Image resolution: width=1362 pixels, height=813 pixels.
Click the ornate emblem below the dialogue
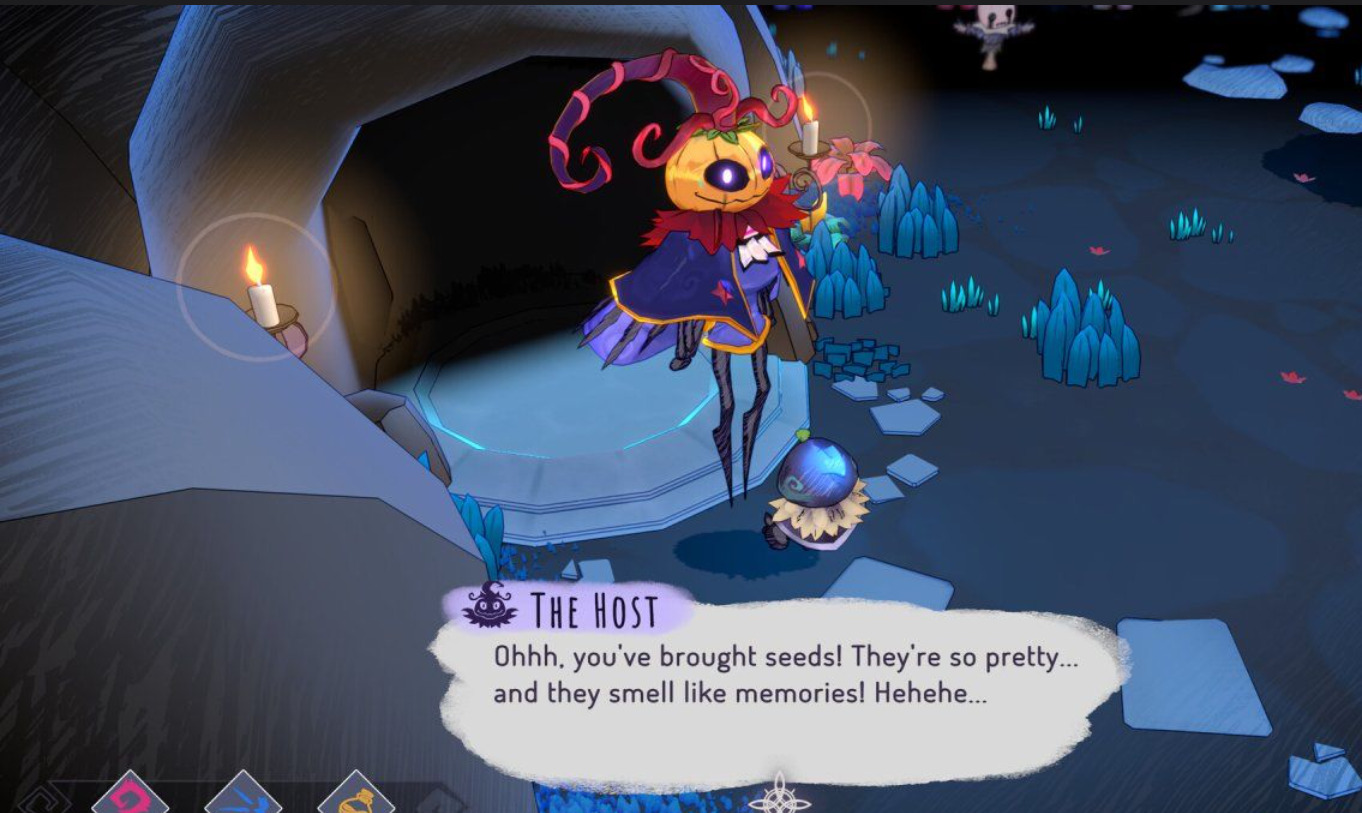779,796
